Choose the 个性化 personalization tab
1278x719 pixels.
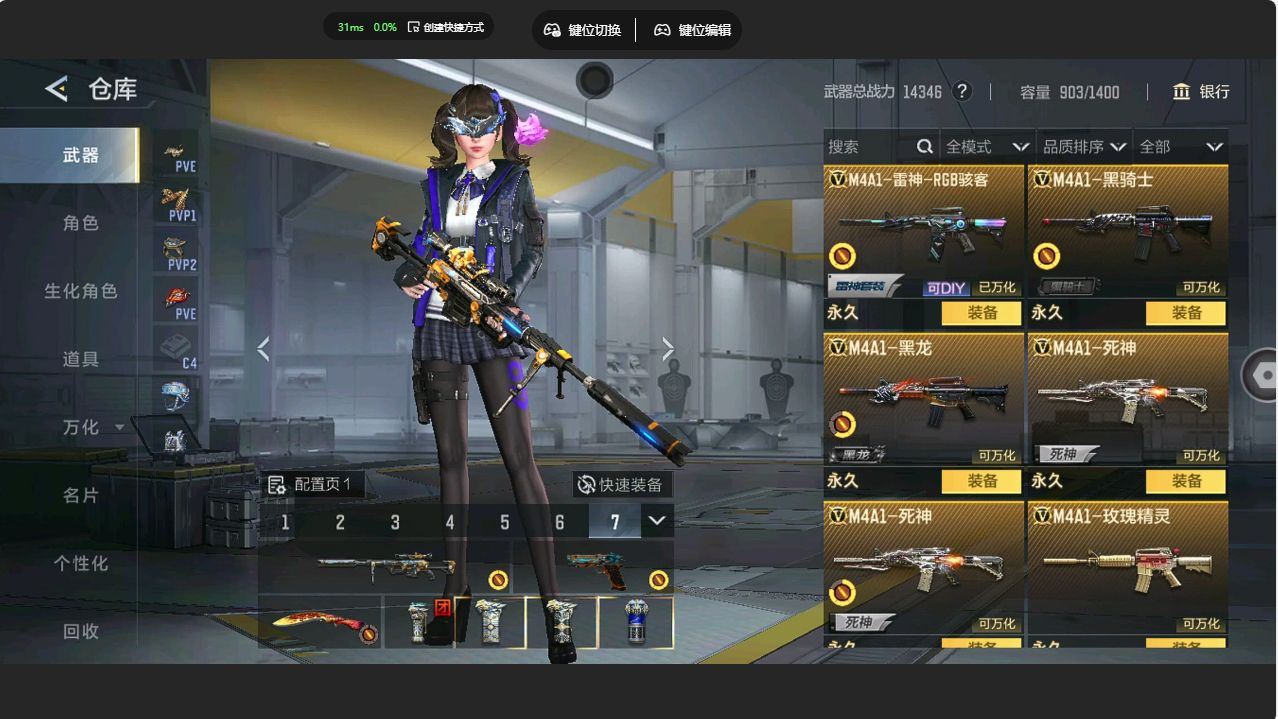coord(80,563)
